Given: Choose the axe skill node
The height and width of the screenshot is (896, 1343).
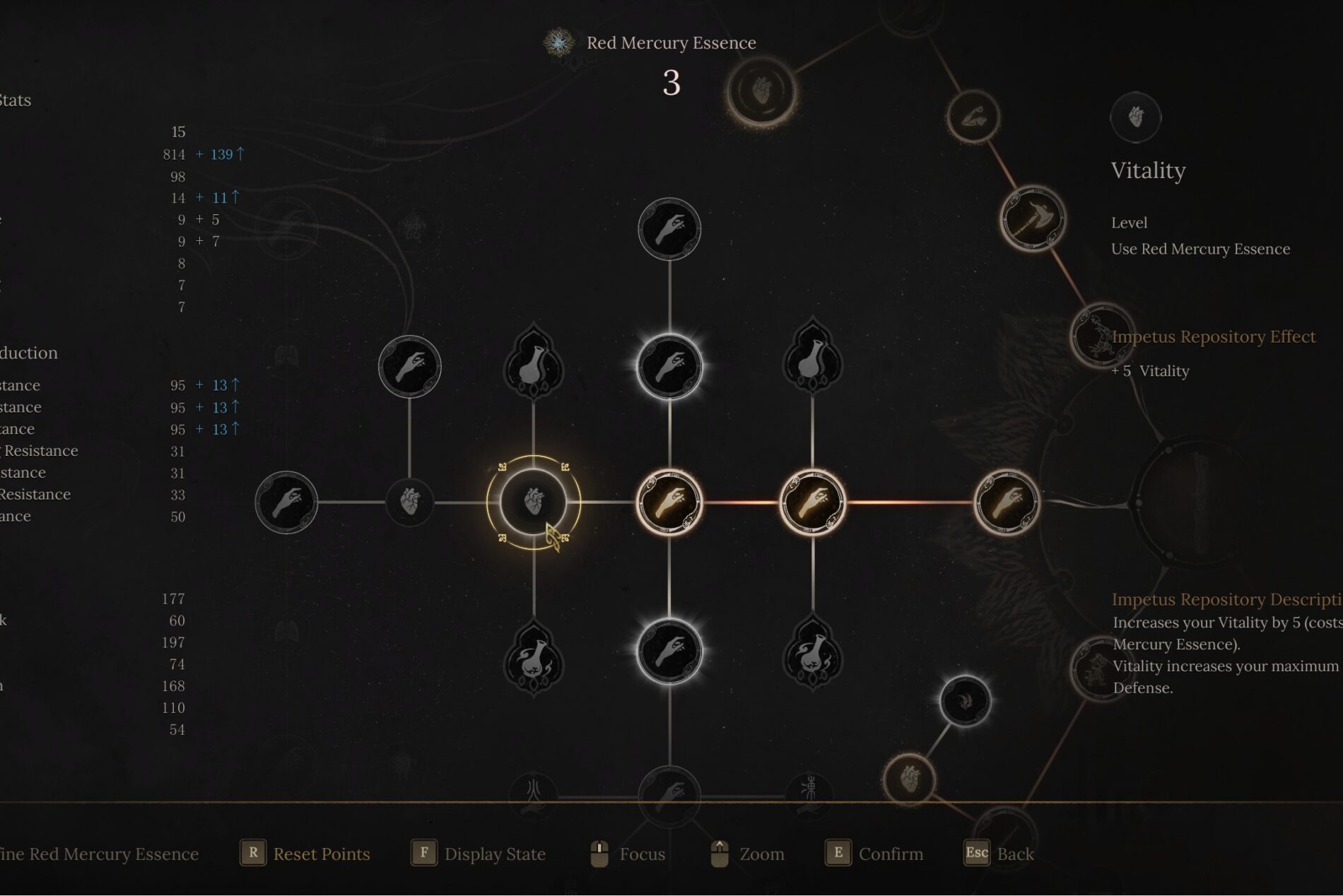Looking at the screenshot, I should pos(1033,219).
